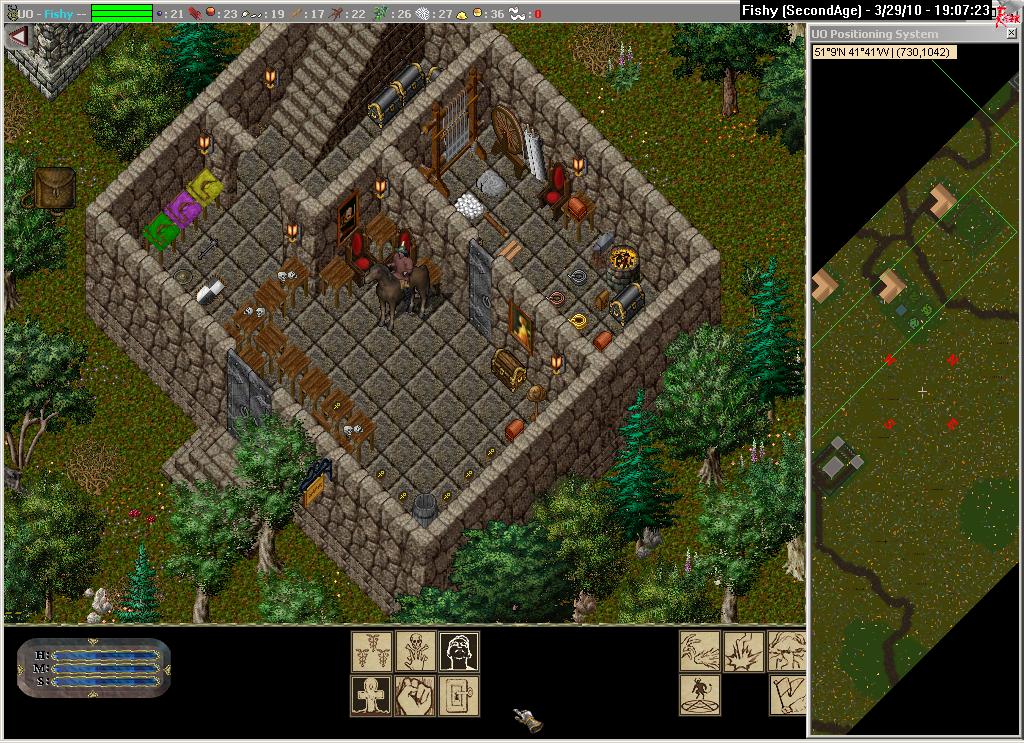Select the upturned head spell icon
This screenshot has height=743, width=1024.
[x=459, y=651]
